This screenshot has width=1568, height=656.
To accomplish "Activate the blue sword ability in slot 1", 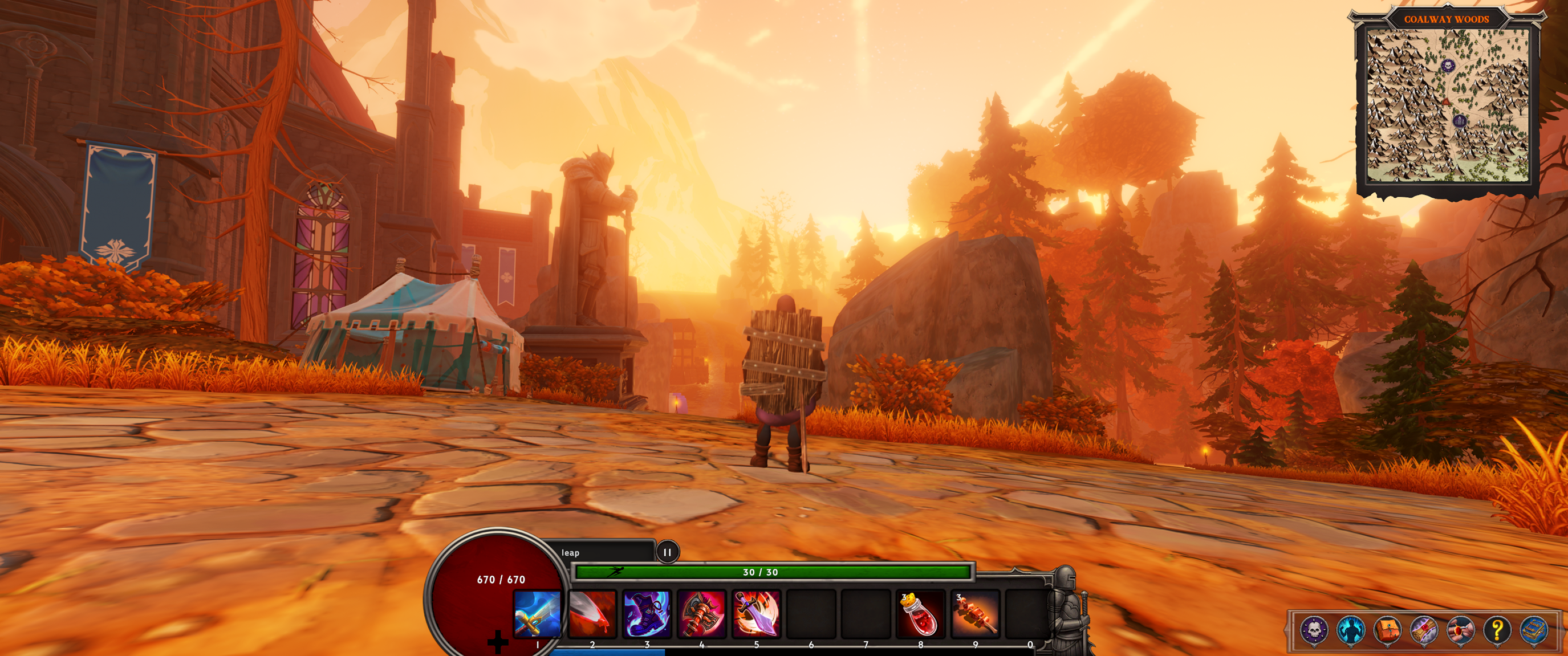I will pyautogui.click(x=537, y=613).
